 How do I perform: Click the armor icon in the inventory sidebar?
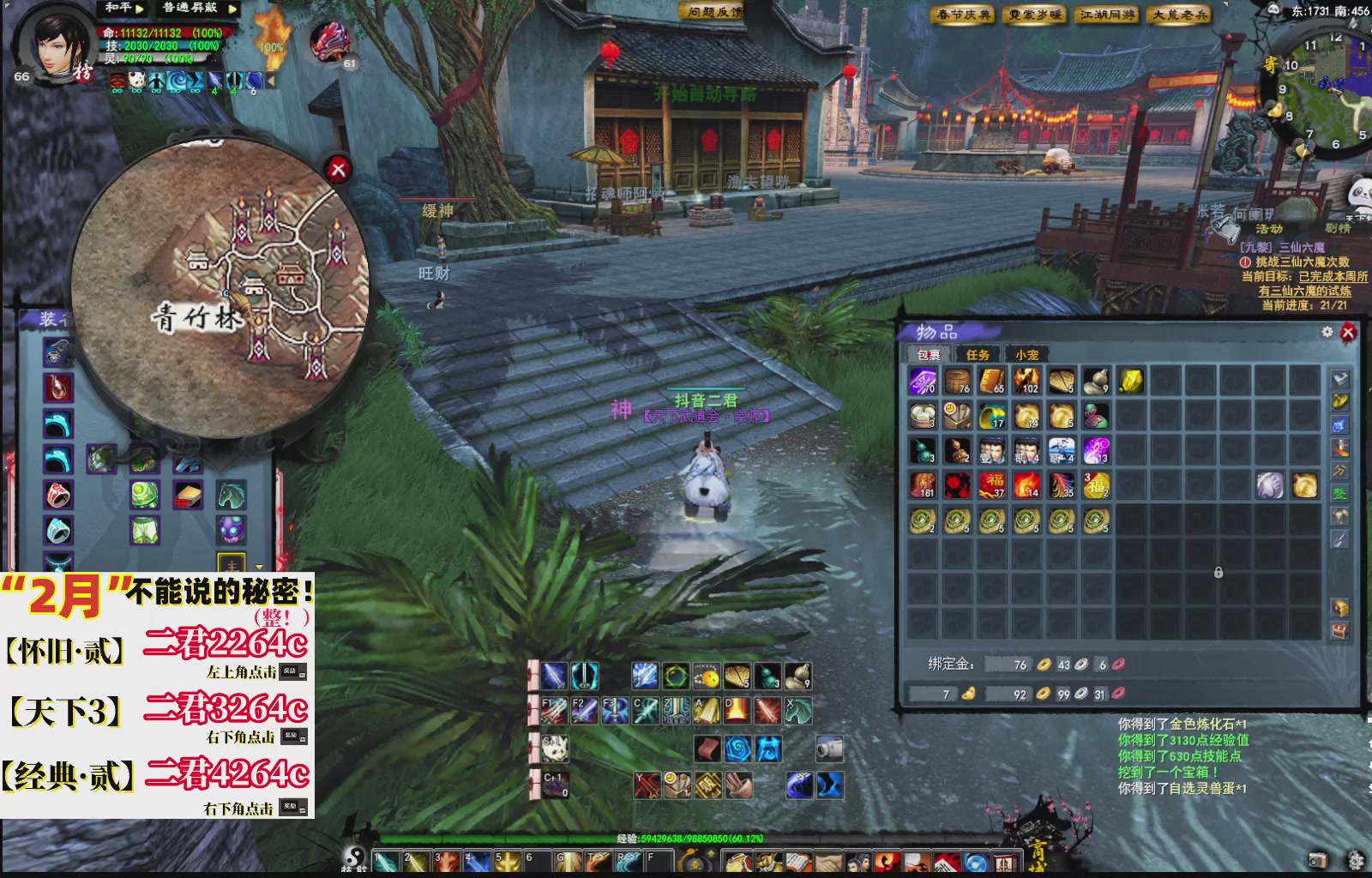point(1339,515)
